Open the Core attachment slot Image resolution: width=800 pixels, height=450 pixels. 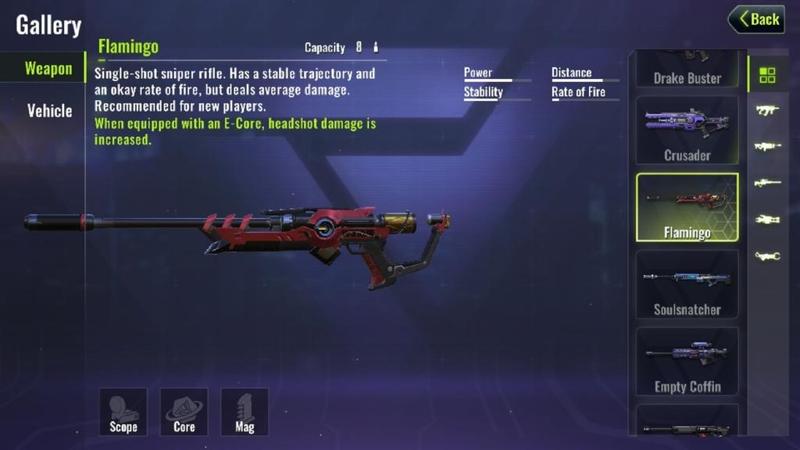(x=184, y=411)
